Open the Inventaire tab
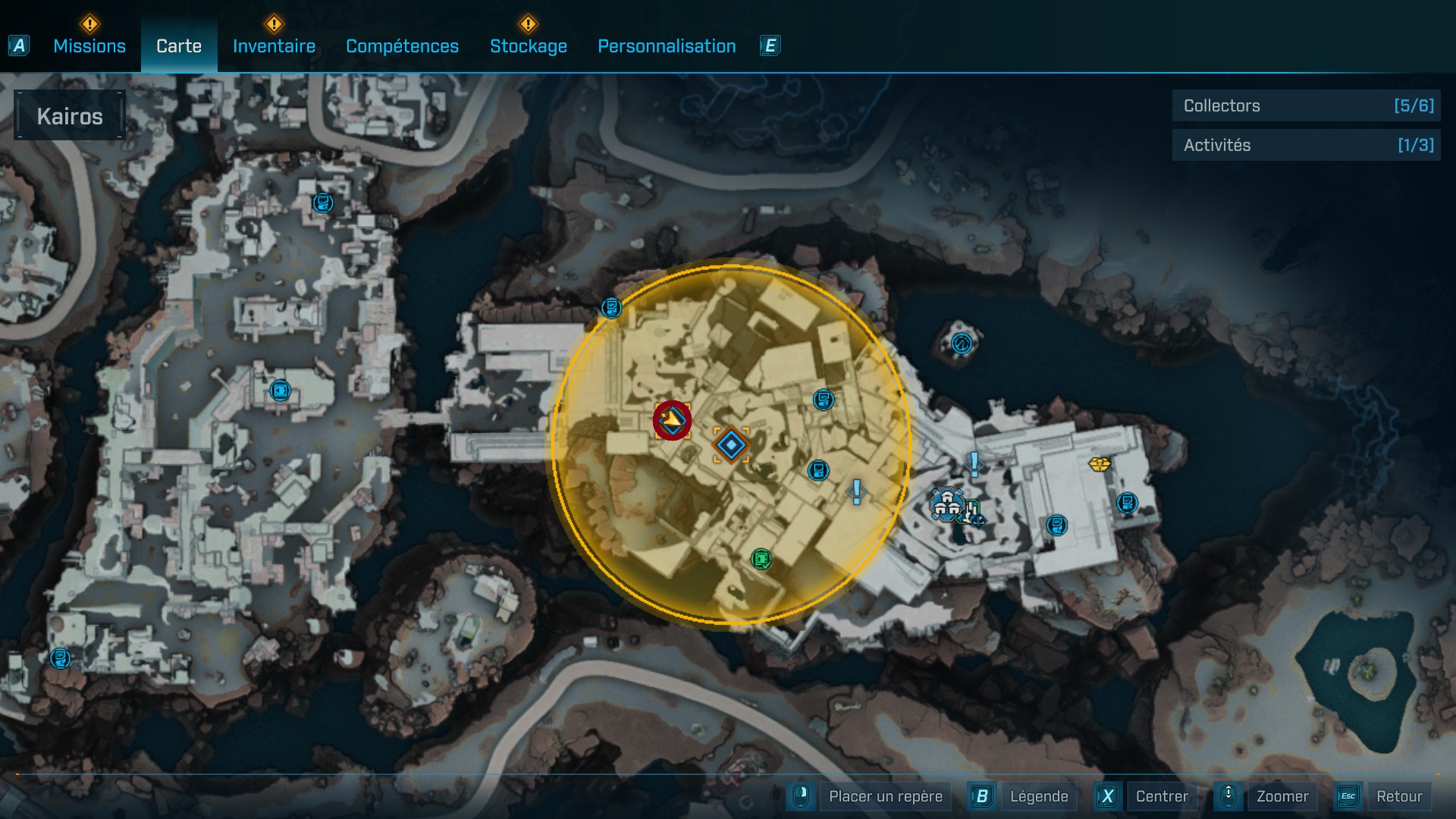Screen dimensions: 1456x819 274,46
